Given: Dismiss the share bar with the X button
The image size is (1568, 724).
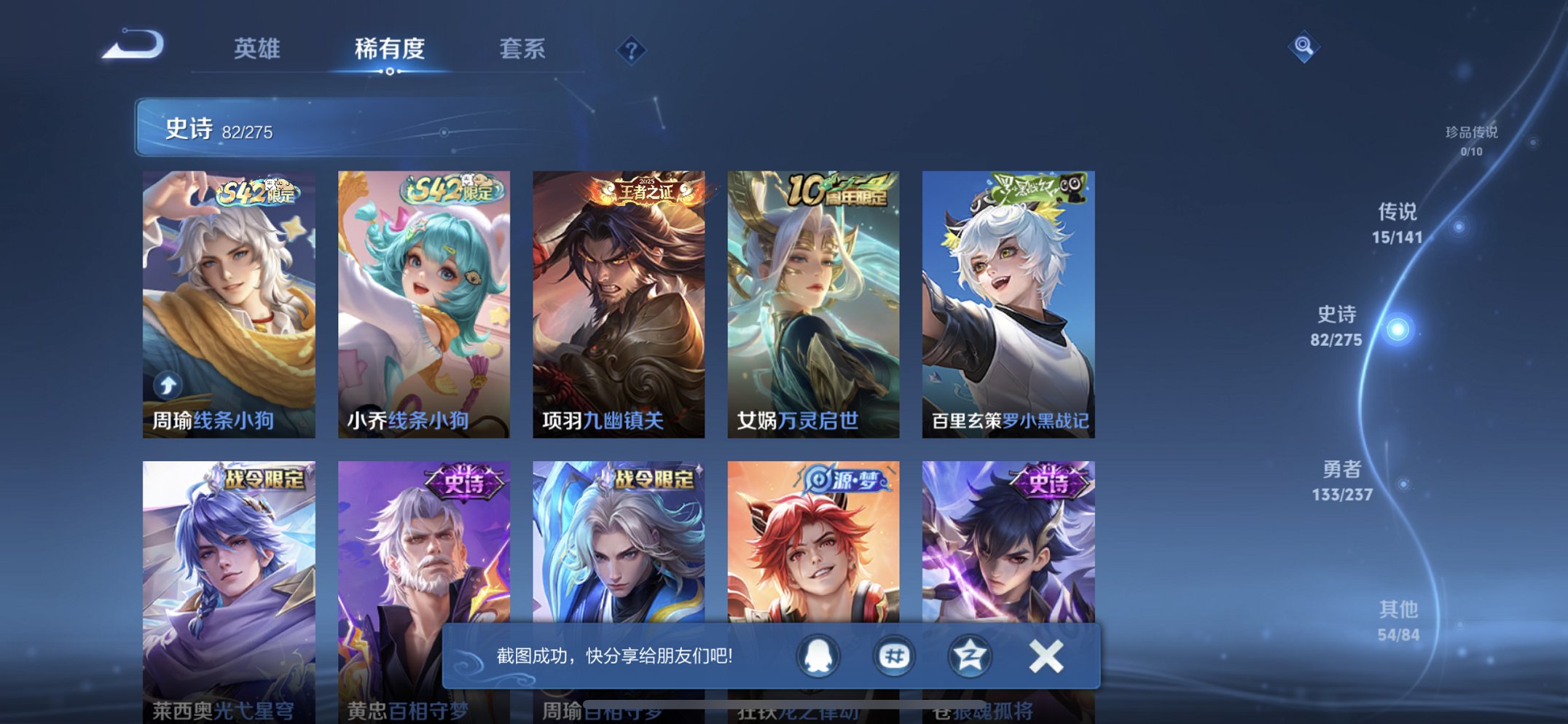Looking at the screenshot, I should click(1044, 655).
